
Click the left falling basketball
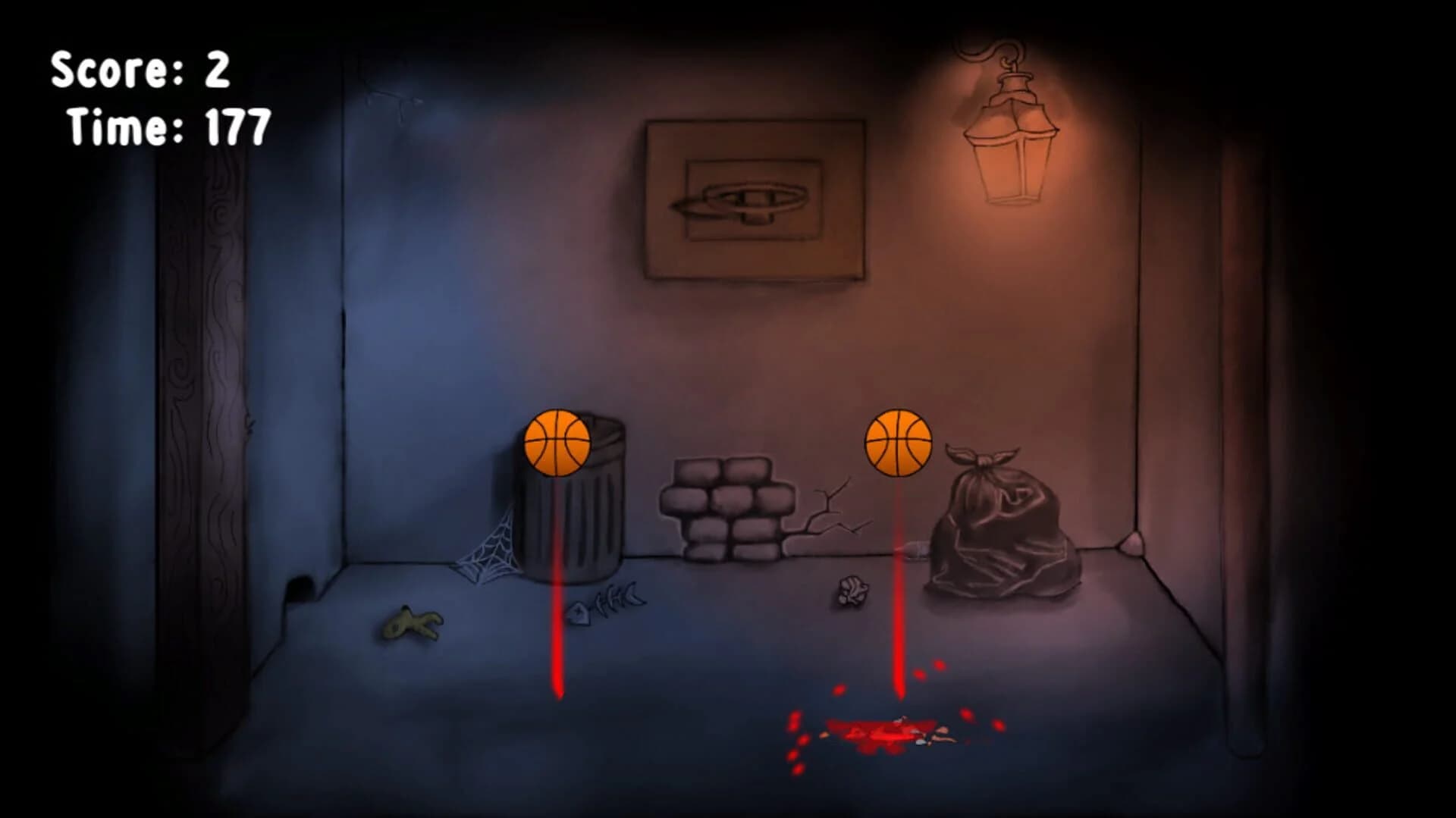pos(557,443)
